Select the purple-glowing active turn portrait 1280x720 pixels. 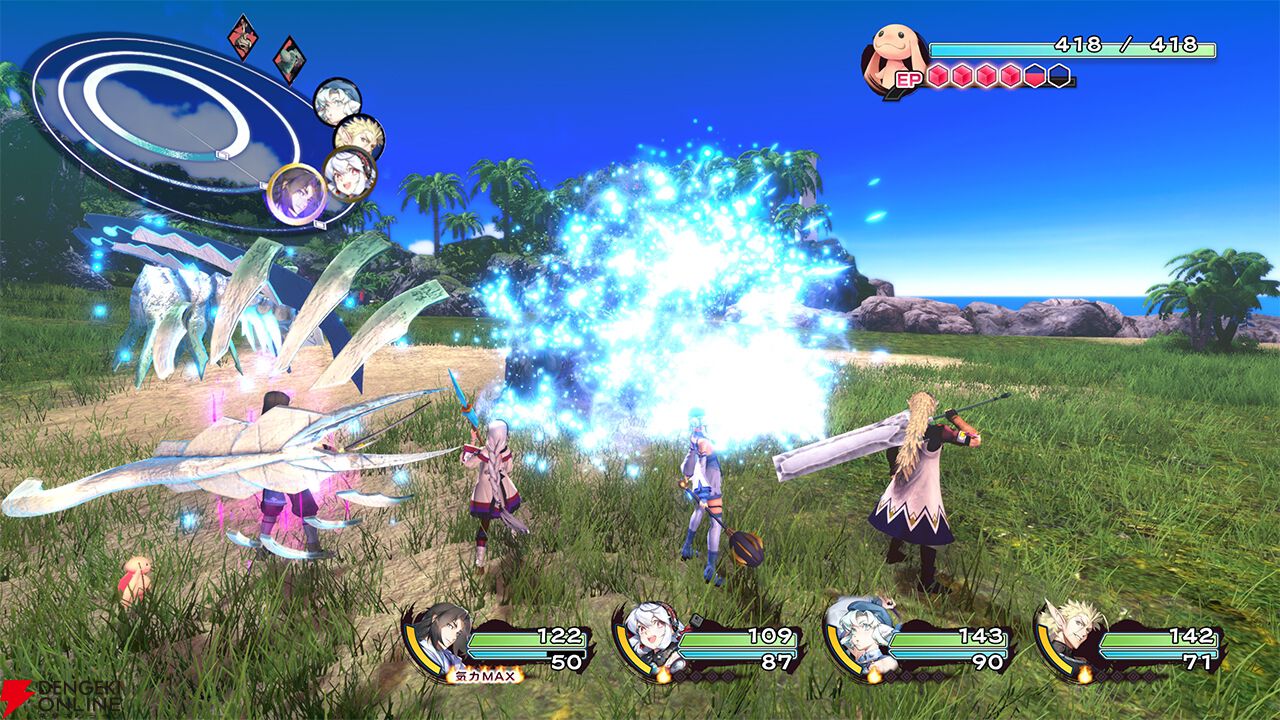point(297,193)
